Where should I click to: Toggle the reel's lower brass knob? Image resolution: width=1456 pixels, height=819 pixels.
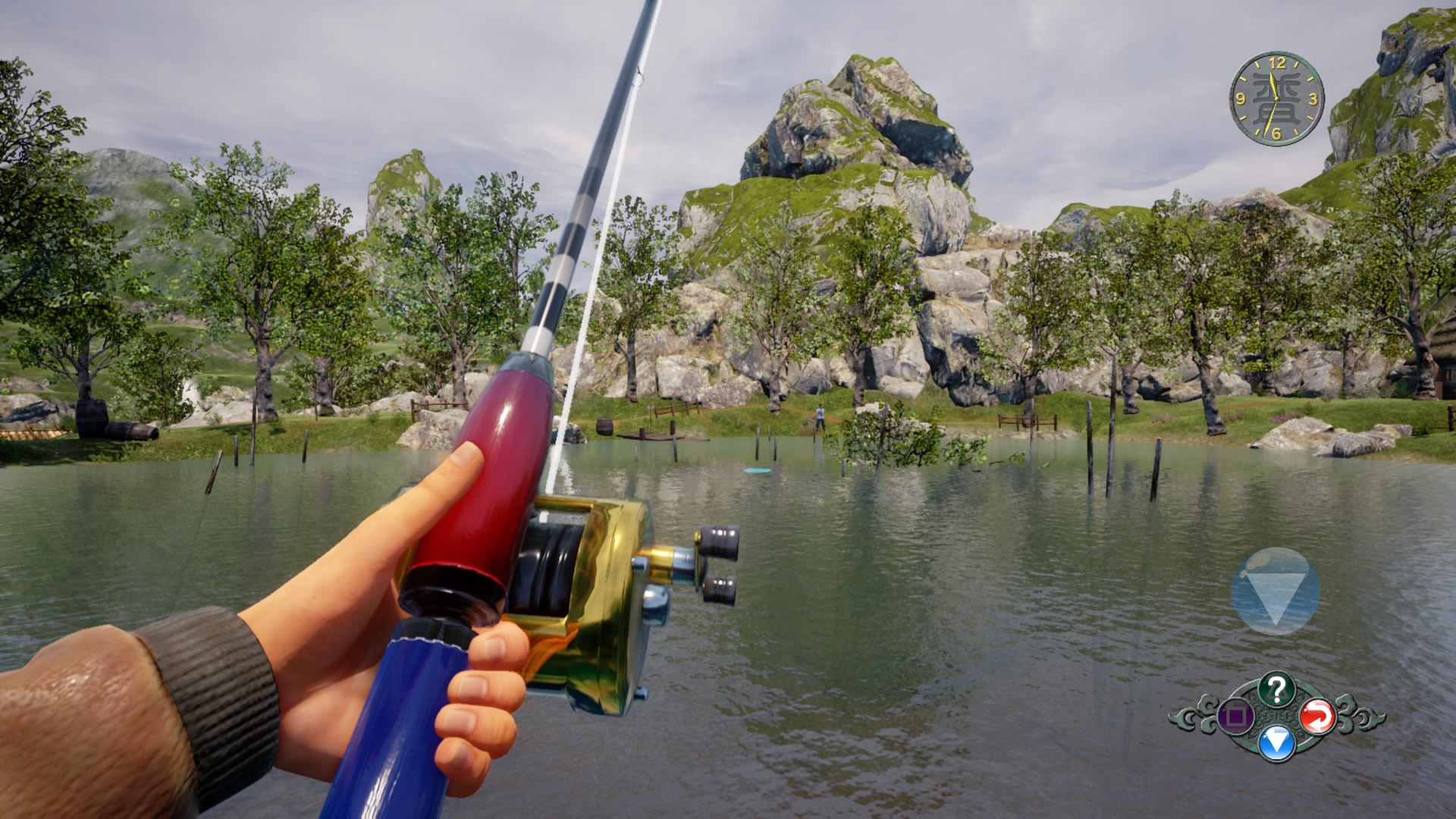(x=719, y=587)
